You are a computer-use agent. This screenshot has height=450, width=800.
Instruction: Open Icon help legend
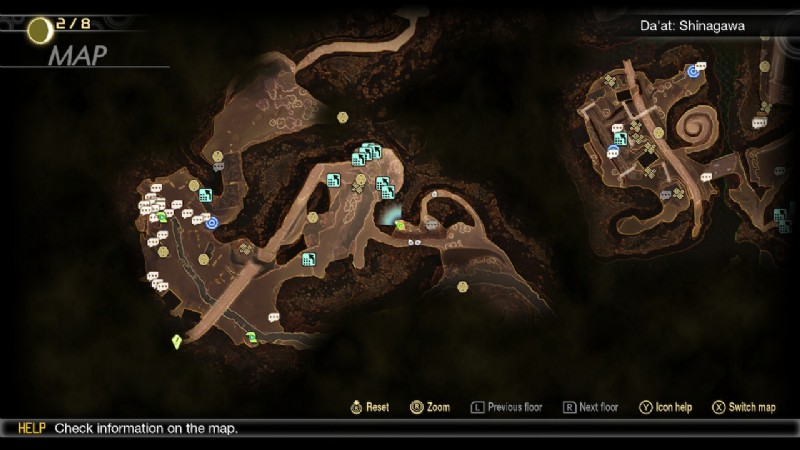click(x=666, y=407)
